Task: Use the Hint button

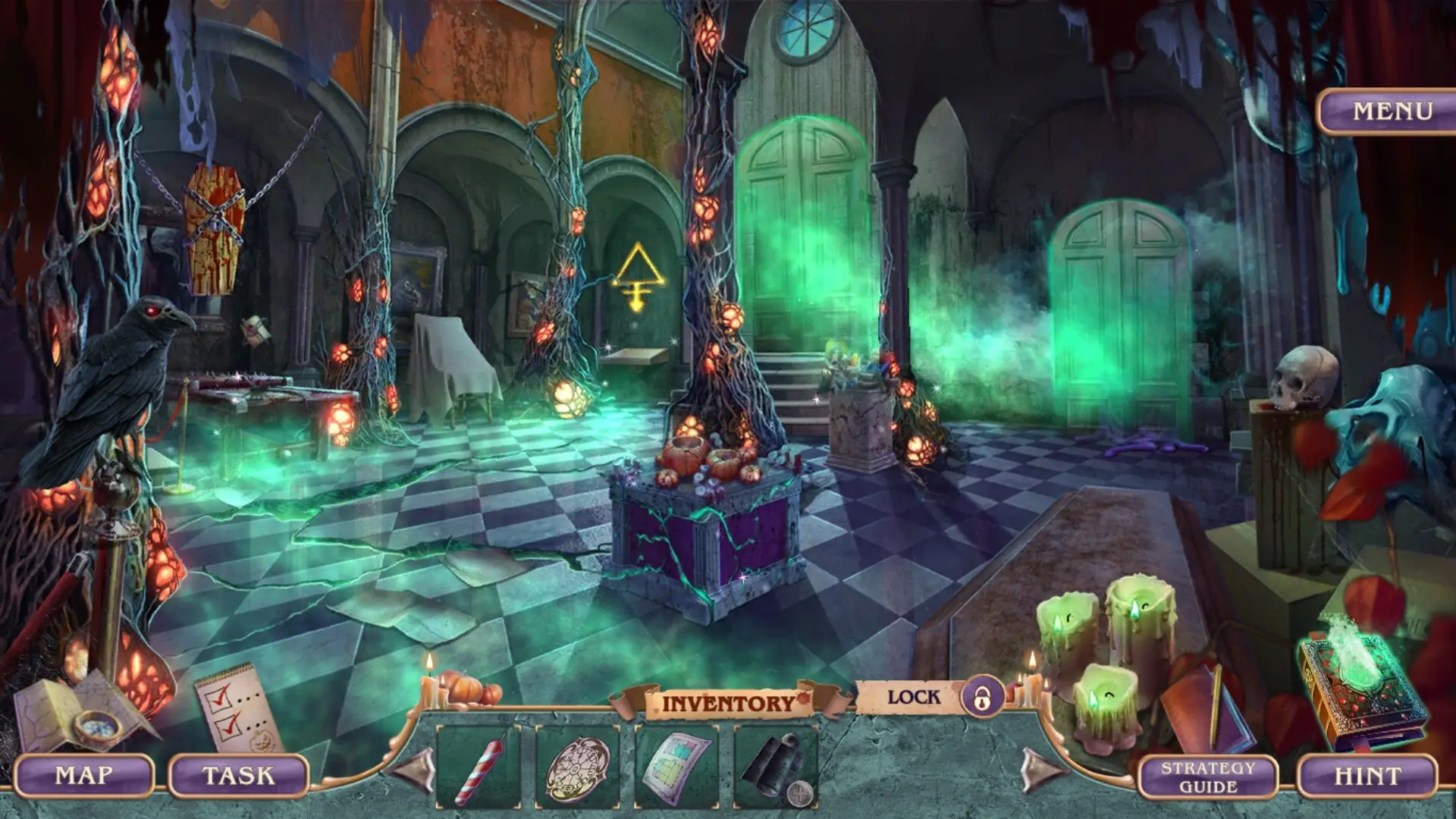Action: (x=1367, y=776)
